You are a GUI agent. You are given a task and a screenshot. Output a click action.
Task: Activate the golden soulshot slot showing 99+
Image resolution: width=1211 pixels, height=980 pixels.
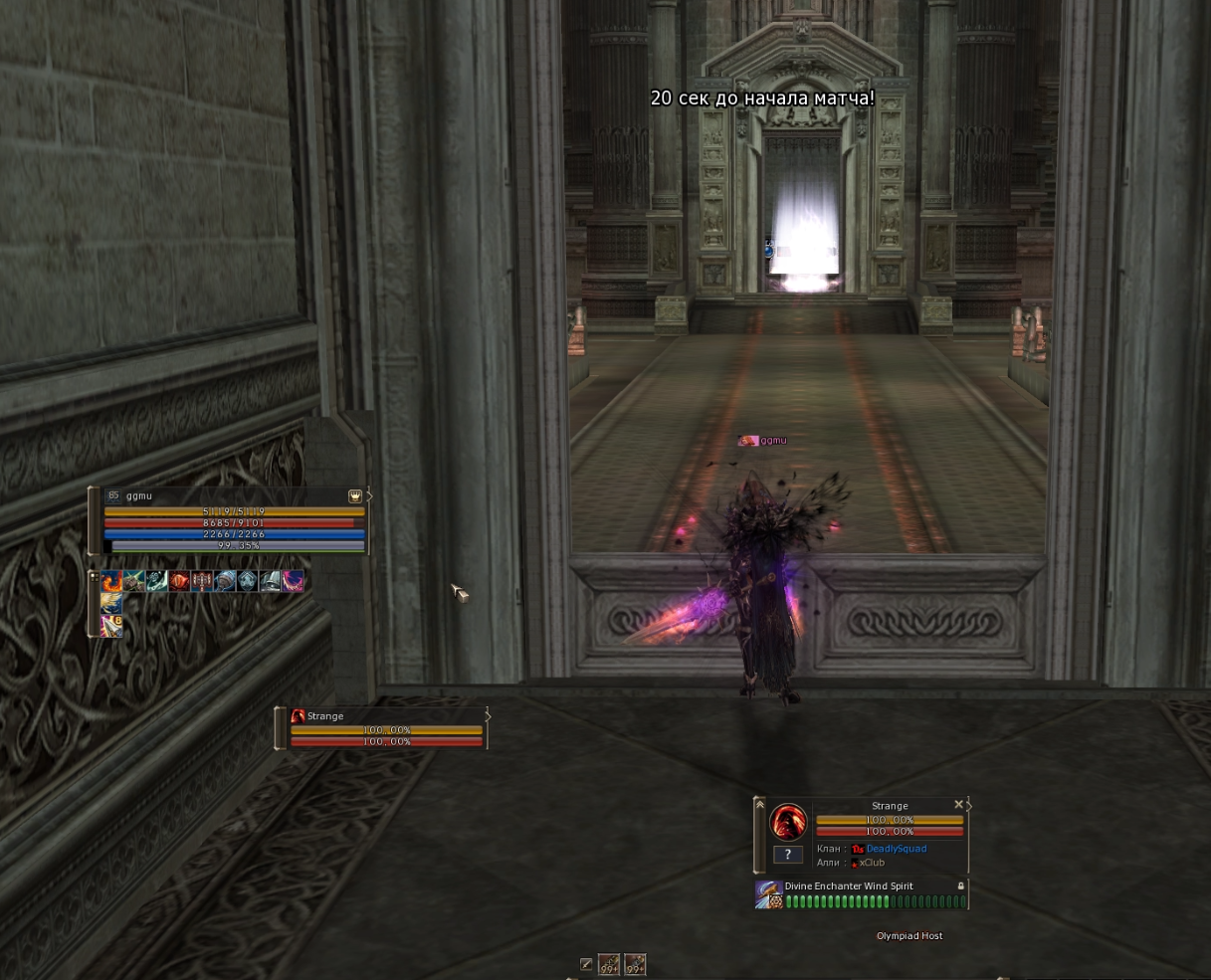pyautogui.click(x=609, y=964)
